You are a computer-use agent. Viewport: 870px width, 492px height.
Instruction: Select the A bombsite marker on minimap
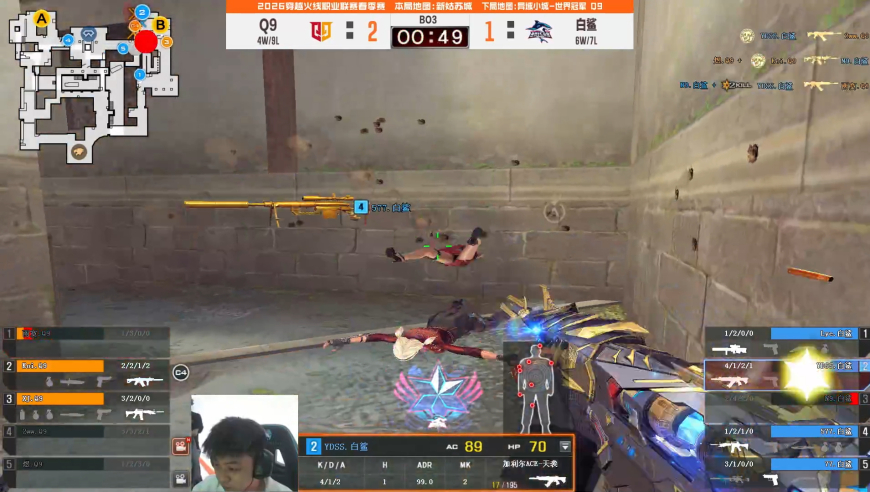tap(42, 18)
